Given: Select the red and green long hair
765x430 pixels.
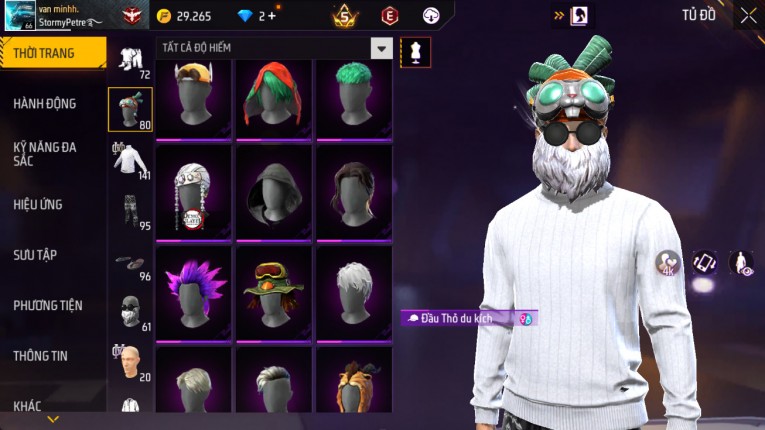Looking at the screenshot, I should (274, 98).
